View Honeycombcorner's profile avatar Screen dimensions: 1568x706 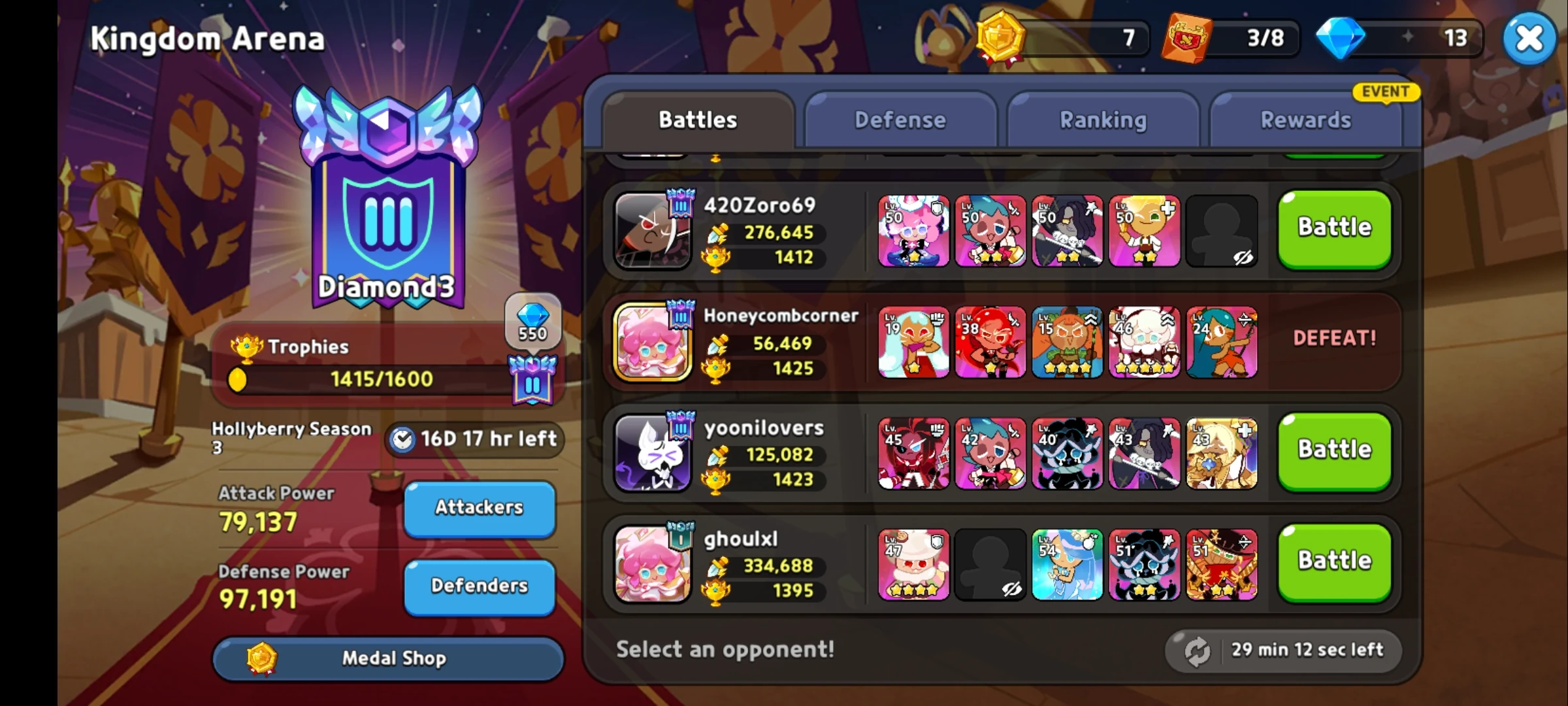point(651,343)
